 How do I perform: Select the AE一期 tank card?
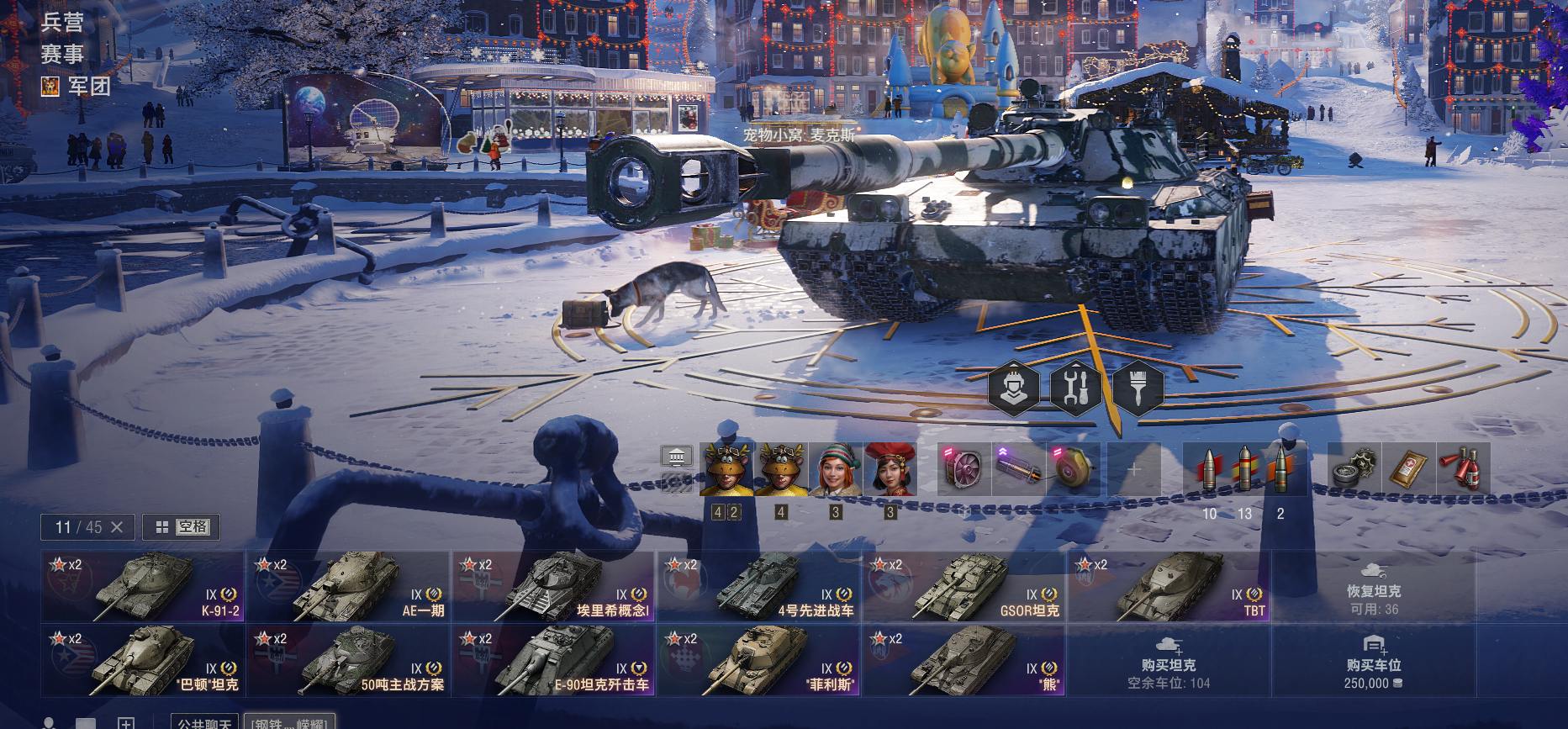tap(348, 587)
